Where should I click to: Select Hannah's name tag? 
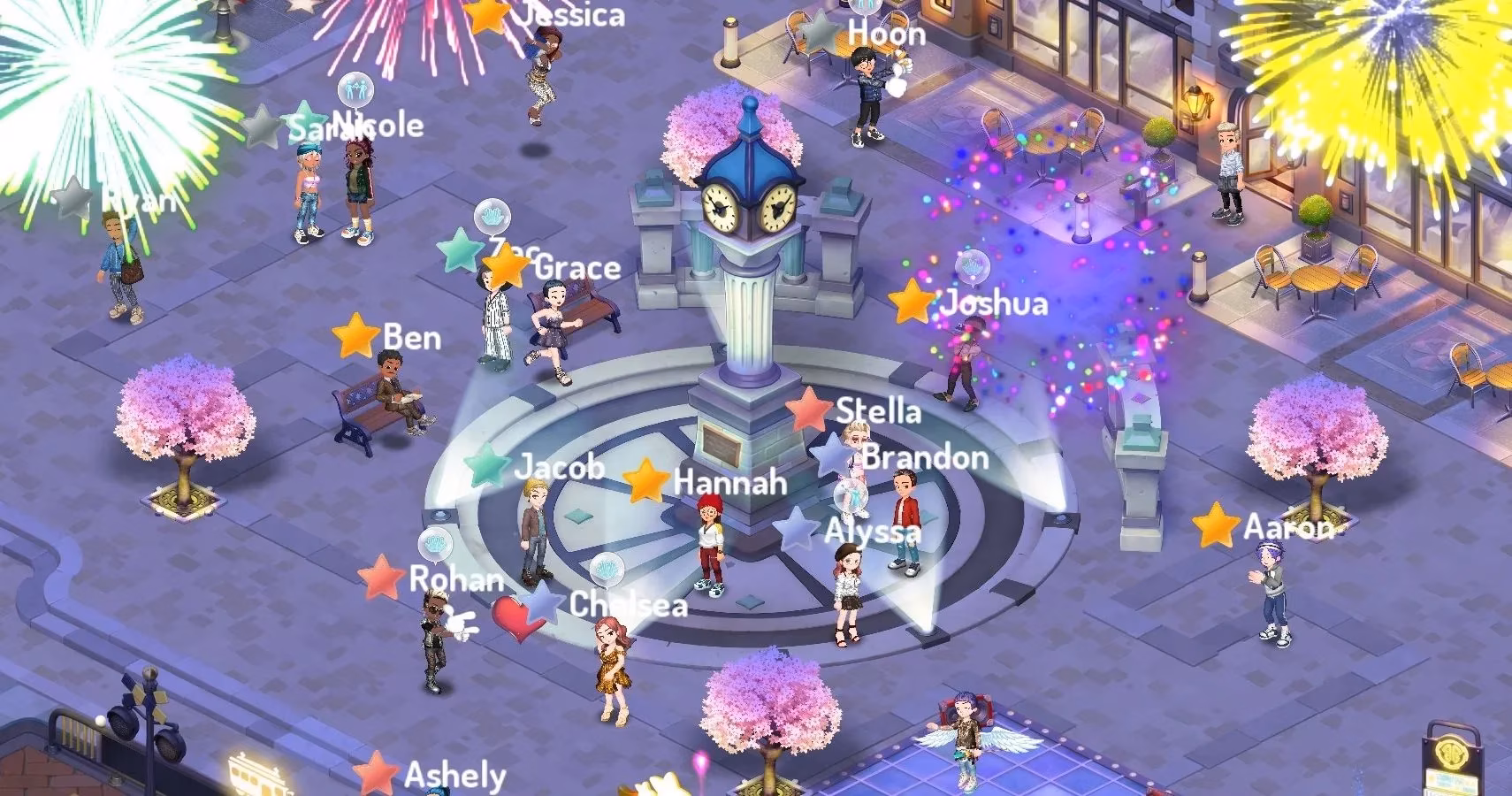pos(729,482)
